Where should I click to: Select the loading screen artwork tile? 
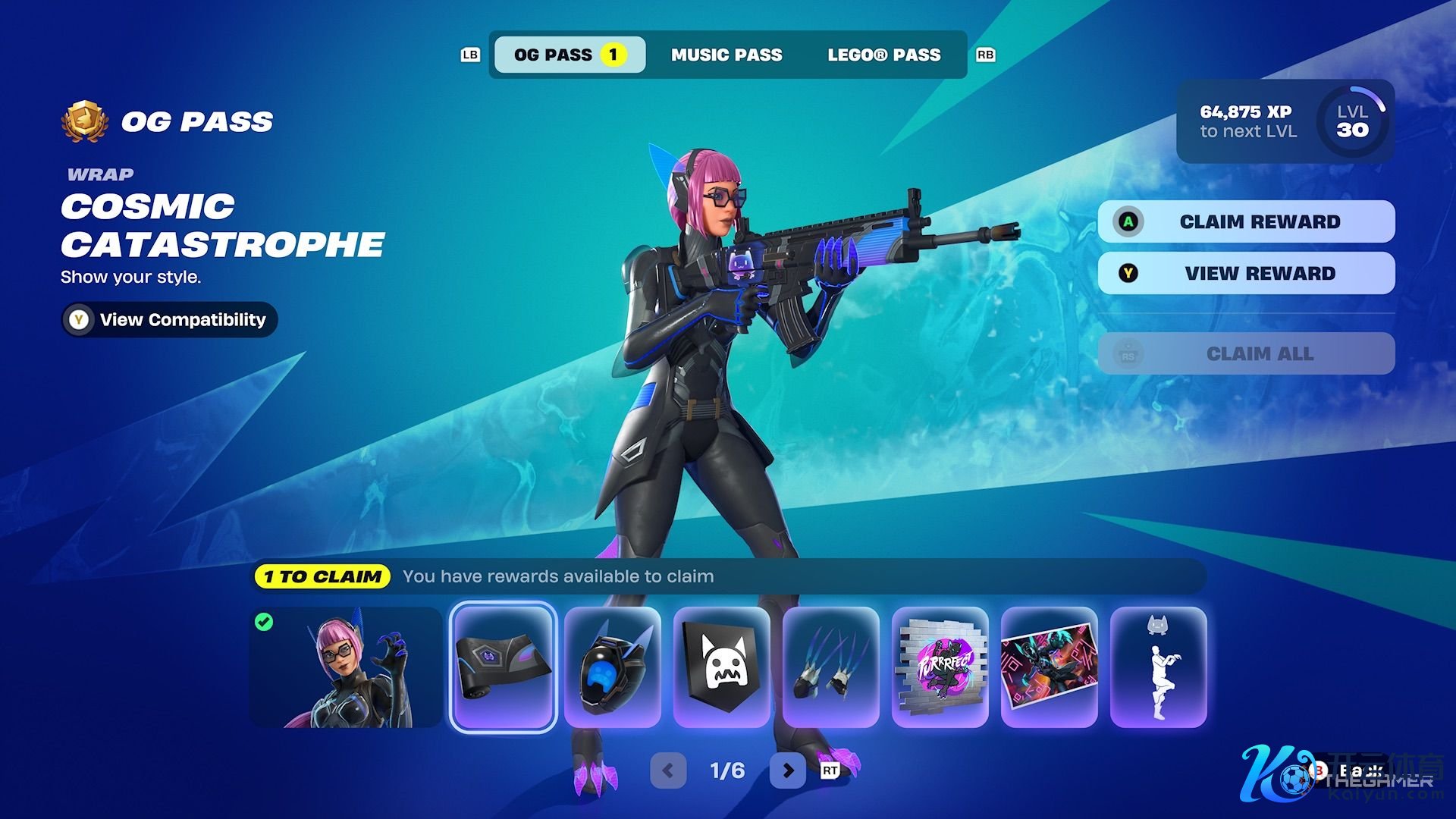[x=1050, y=667]
